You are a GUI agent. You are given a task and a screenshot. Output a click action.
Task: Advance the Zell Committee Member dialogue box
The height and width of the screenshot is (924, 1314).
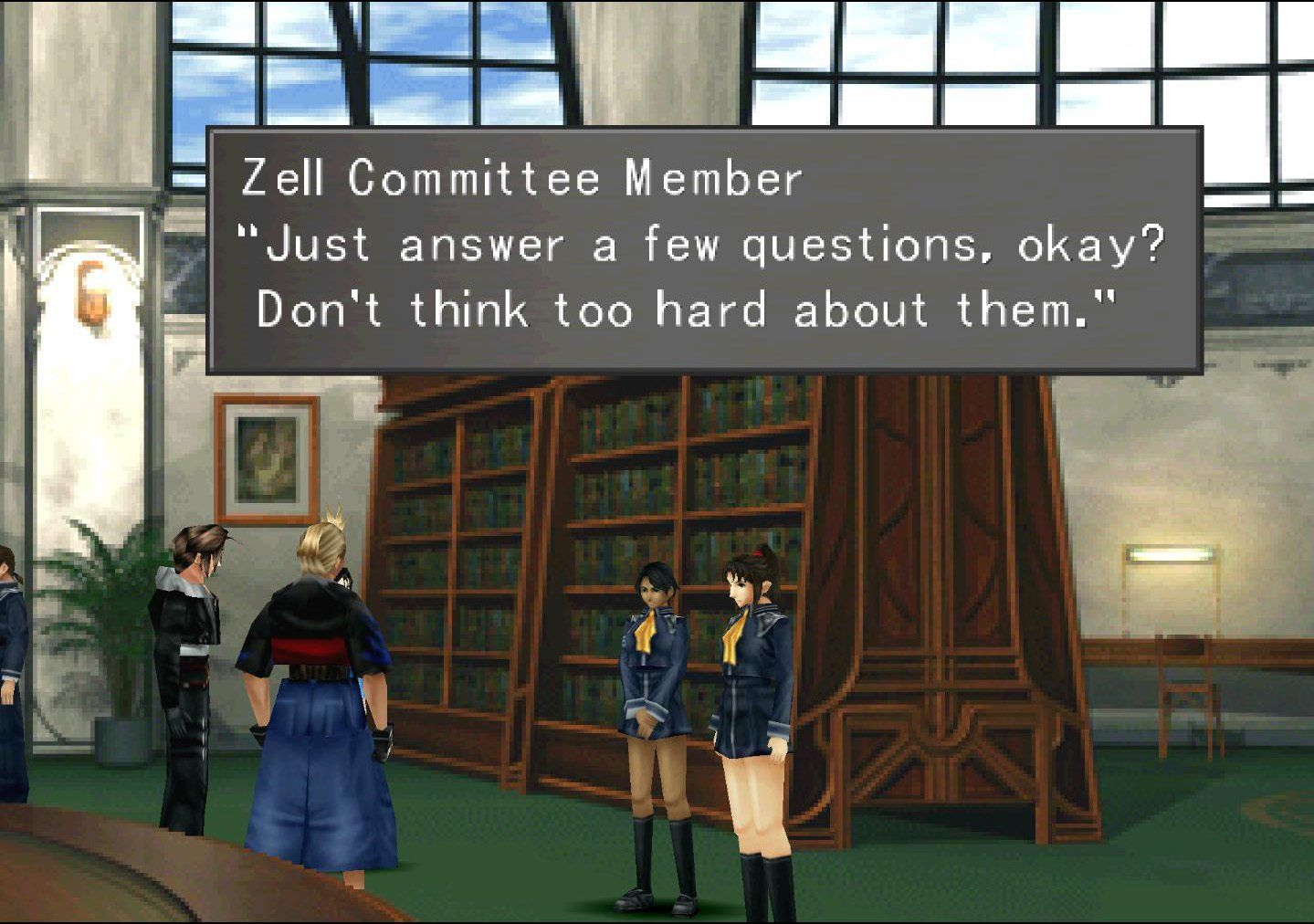click(704, 249)
